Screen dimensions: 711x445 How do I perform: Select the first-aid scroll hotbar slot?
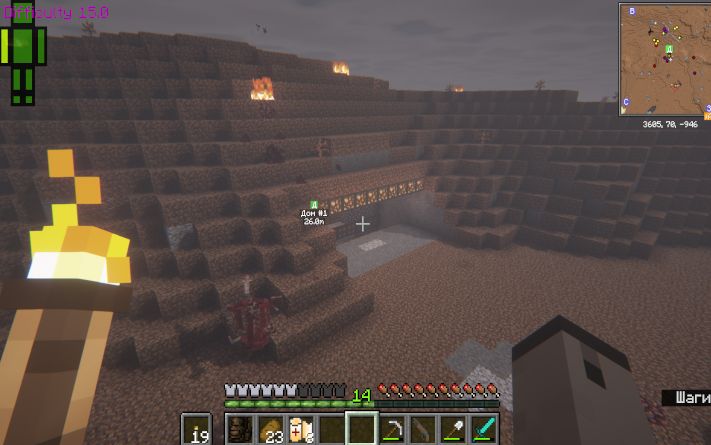[x=300, y=429]
